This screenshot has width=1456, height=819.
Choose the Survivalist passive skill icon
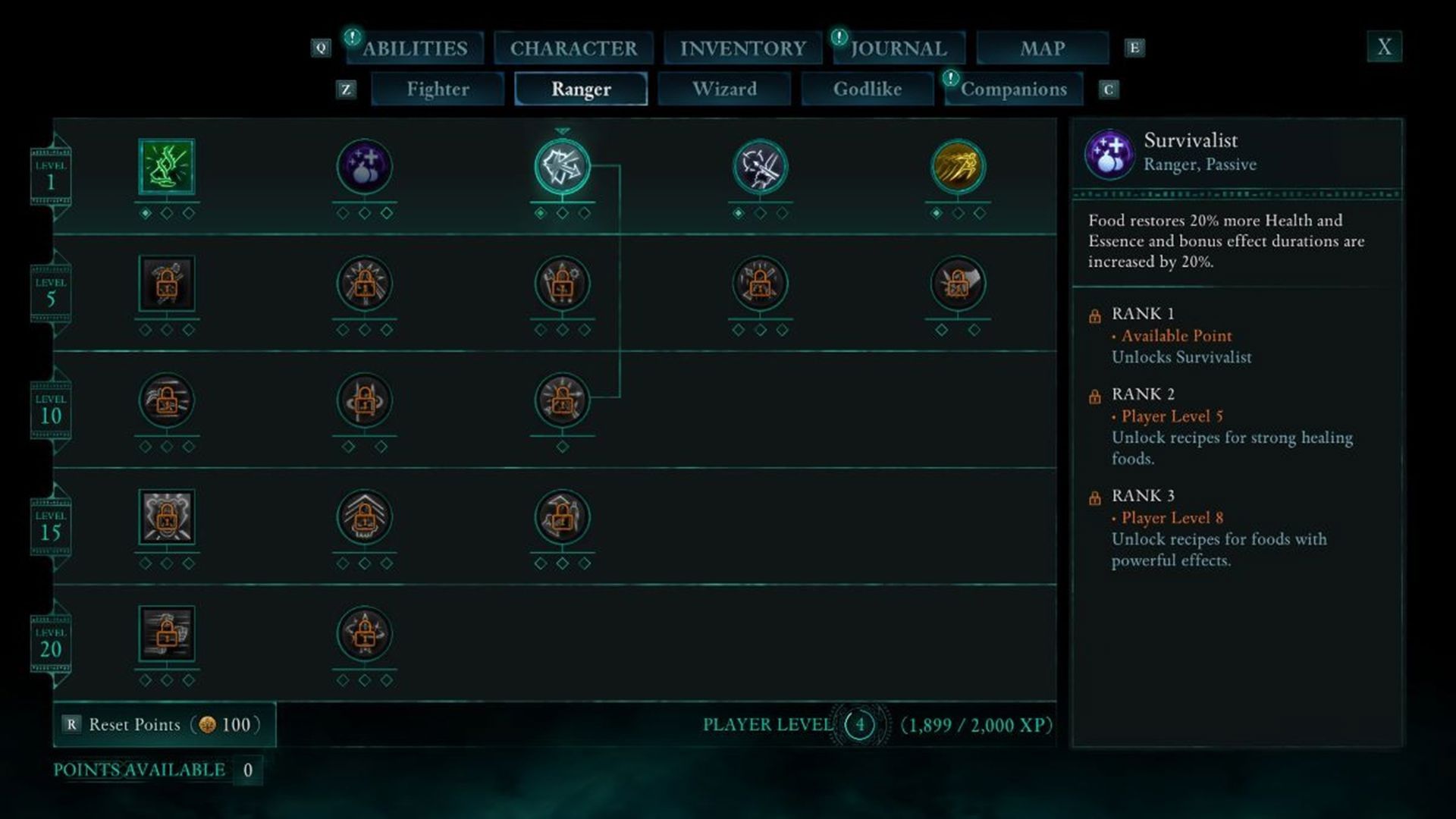[365, 167]
